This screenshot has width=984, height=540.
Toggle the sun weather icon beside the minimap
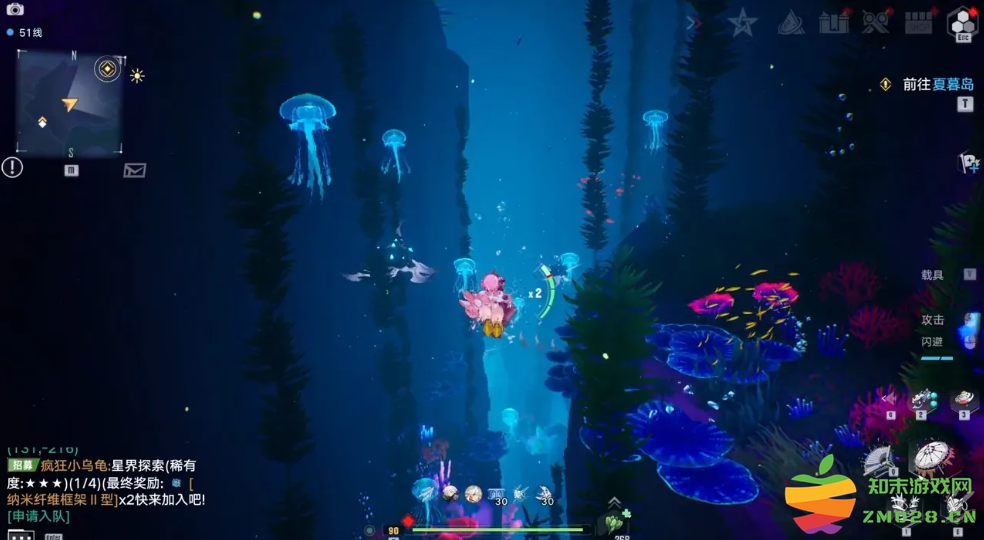[137, 76]
